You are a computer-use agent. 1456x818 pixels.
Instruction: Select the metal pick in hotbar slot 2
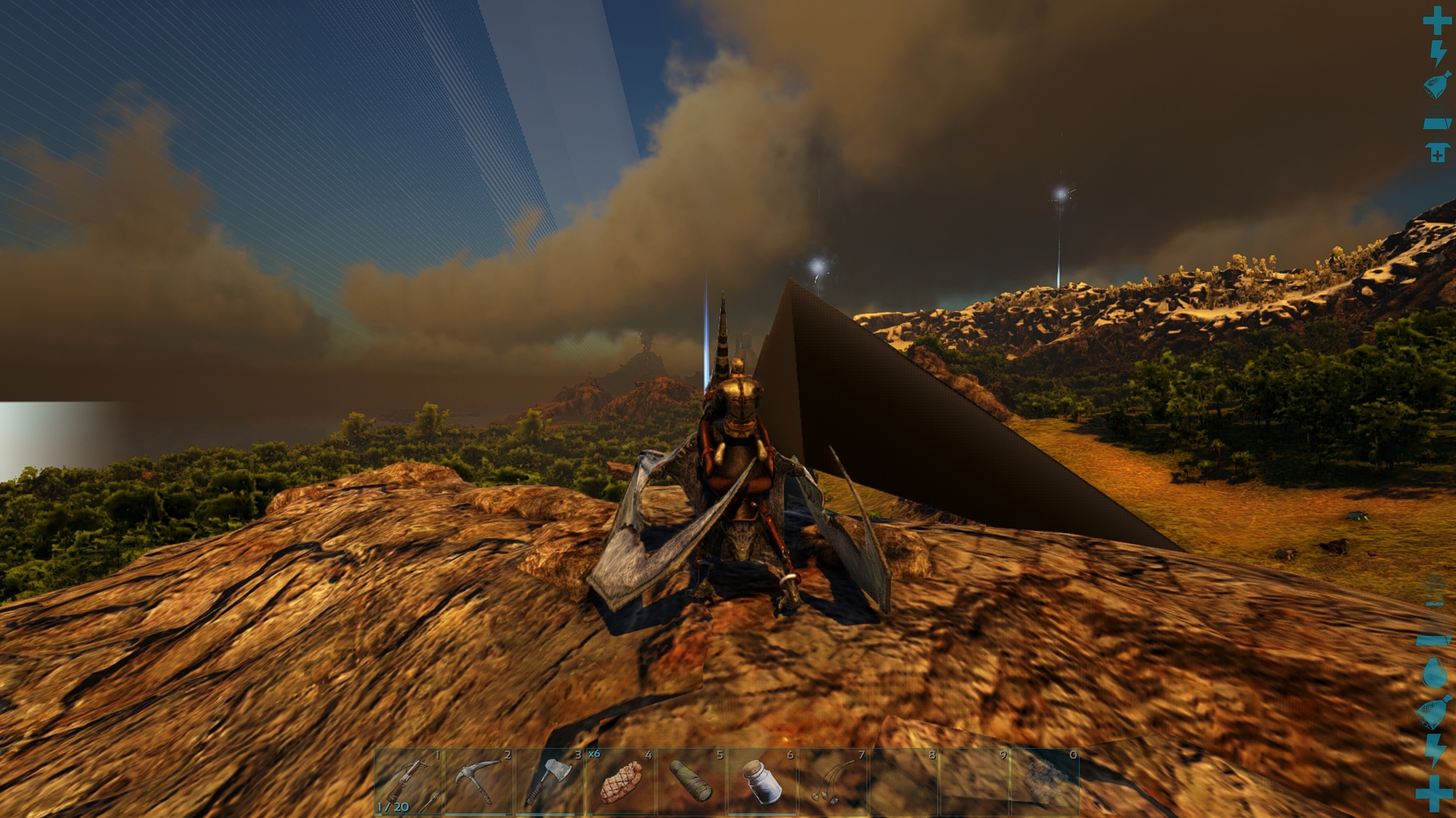pos(480,783)
